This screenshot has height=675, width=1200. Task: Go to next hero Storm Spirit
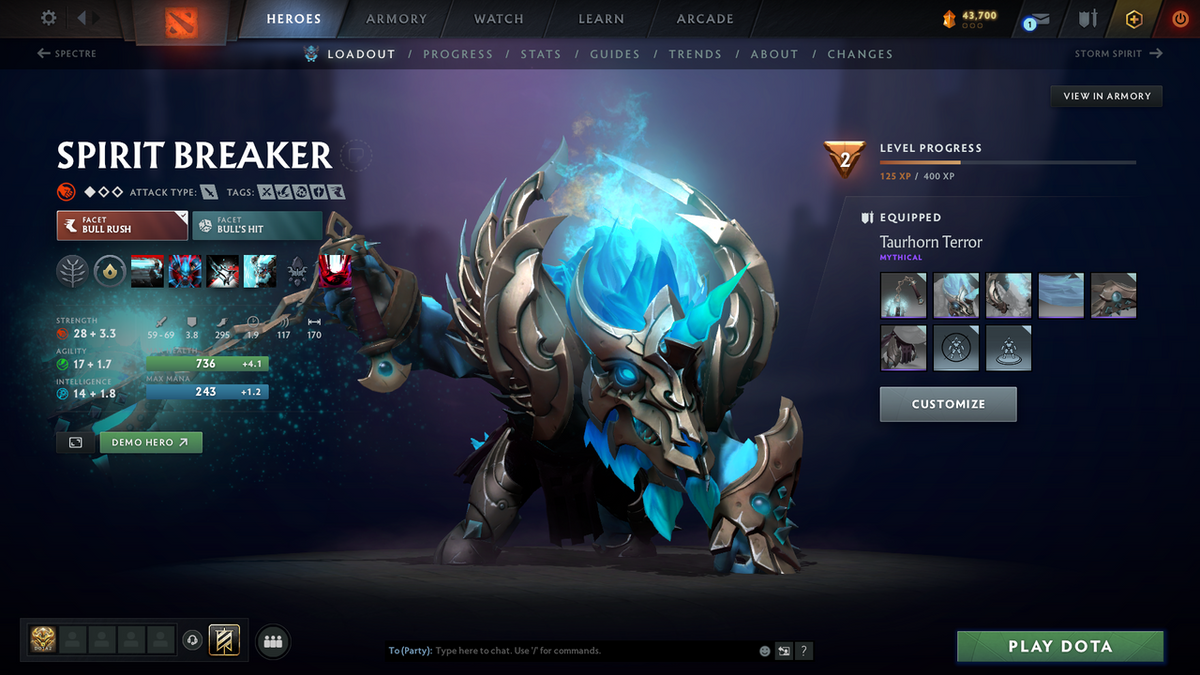(x=1118, y=54)
